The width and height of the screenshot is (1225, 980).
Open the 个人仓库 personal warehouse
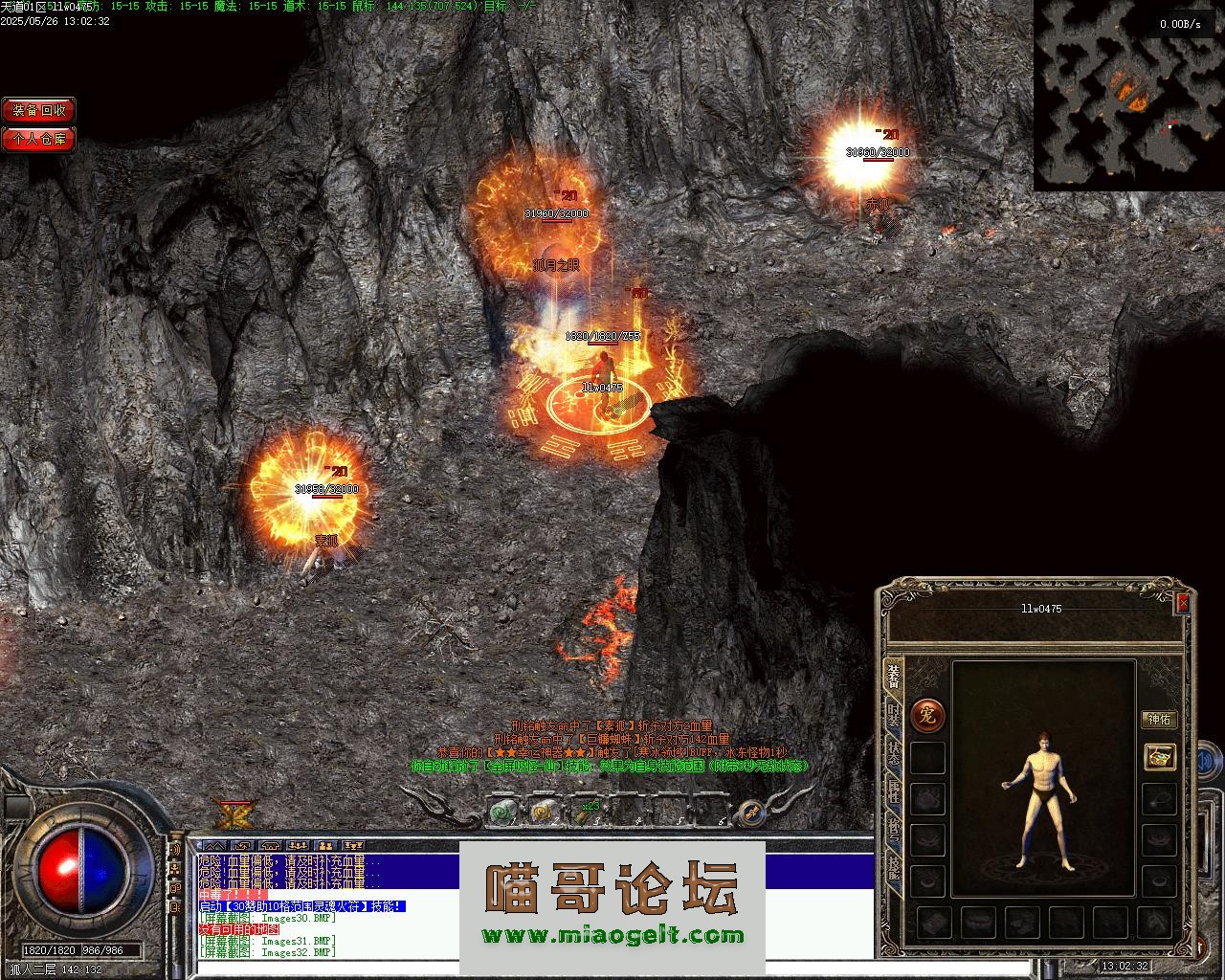click(x=39, y=139)
